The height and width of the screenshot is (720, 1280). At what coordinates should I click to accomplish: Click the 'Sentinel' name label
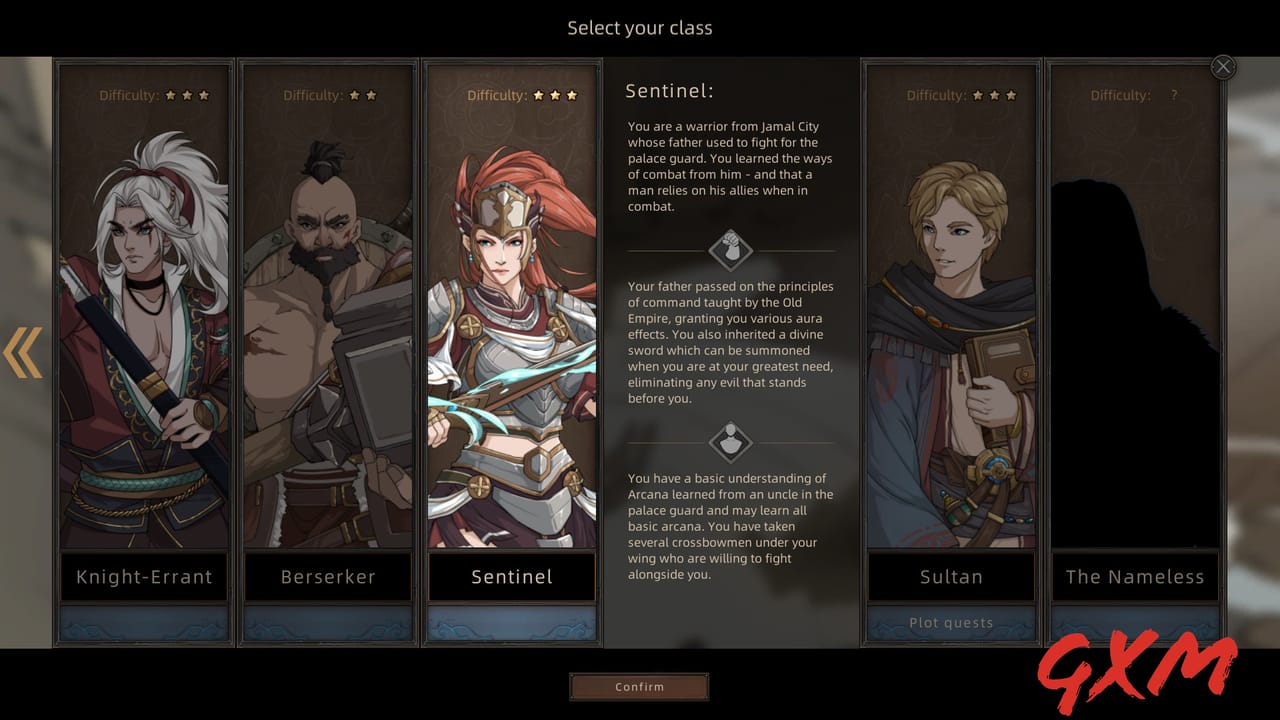511,576
